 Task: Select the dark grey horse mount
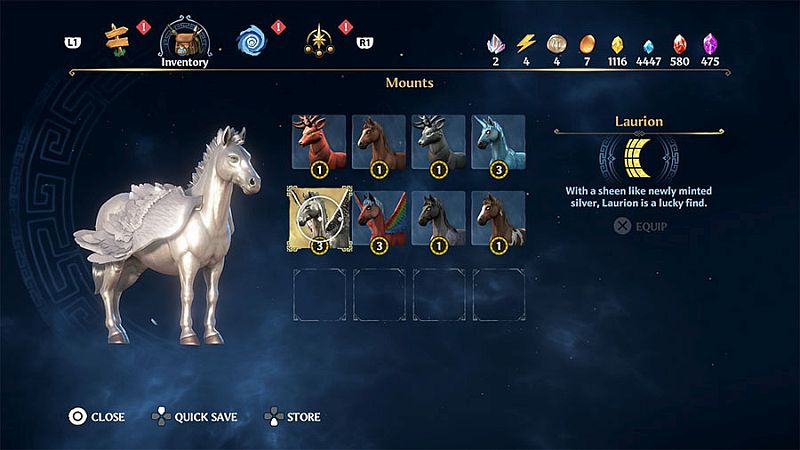tap(439, 217)
